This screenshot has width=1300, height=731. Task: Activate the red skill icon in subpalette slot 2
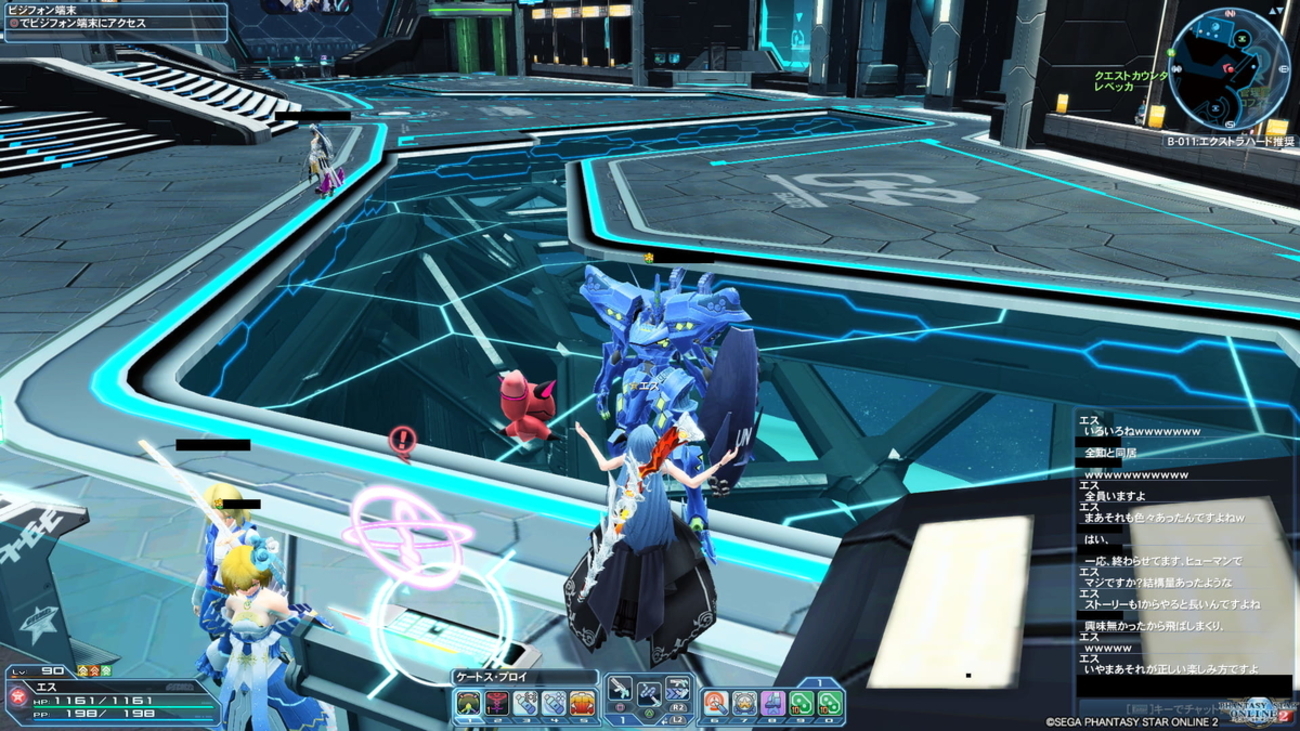click(x=495, y=702)
